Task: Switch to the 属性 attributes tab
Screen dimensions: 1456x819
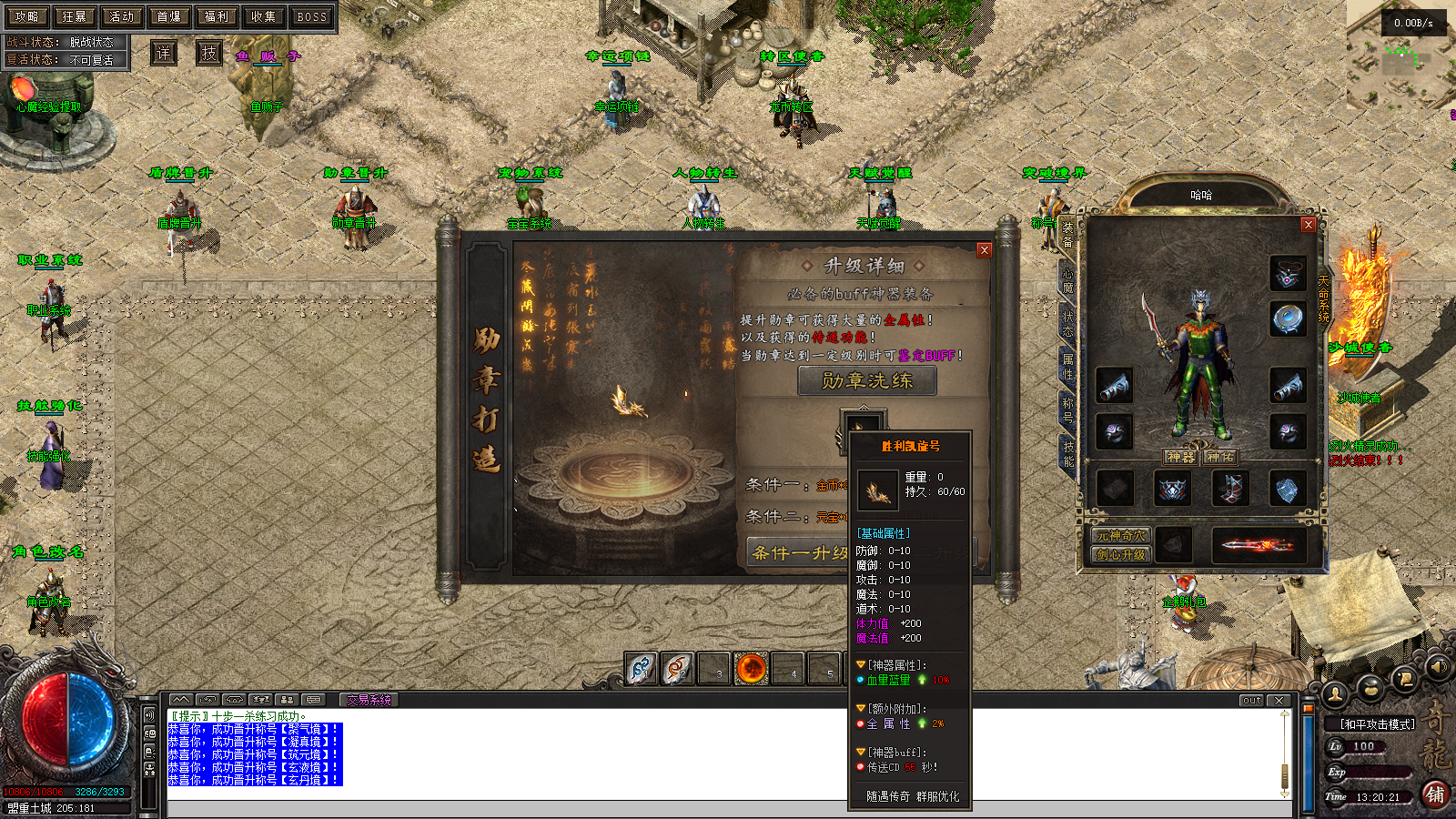Action: 1068,367
